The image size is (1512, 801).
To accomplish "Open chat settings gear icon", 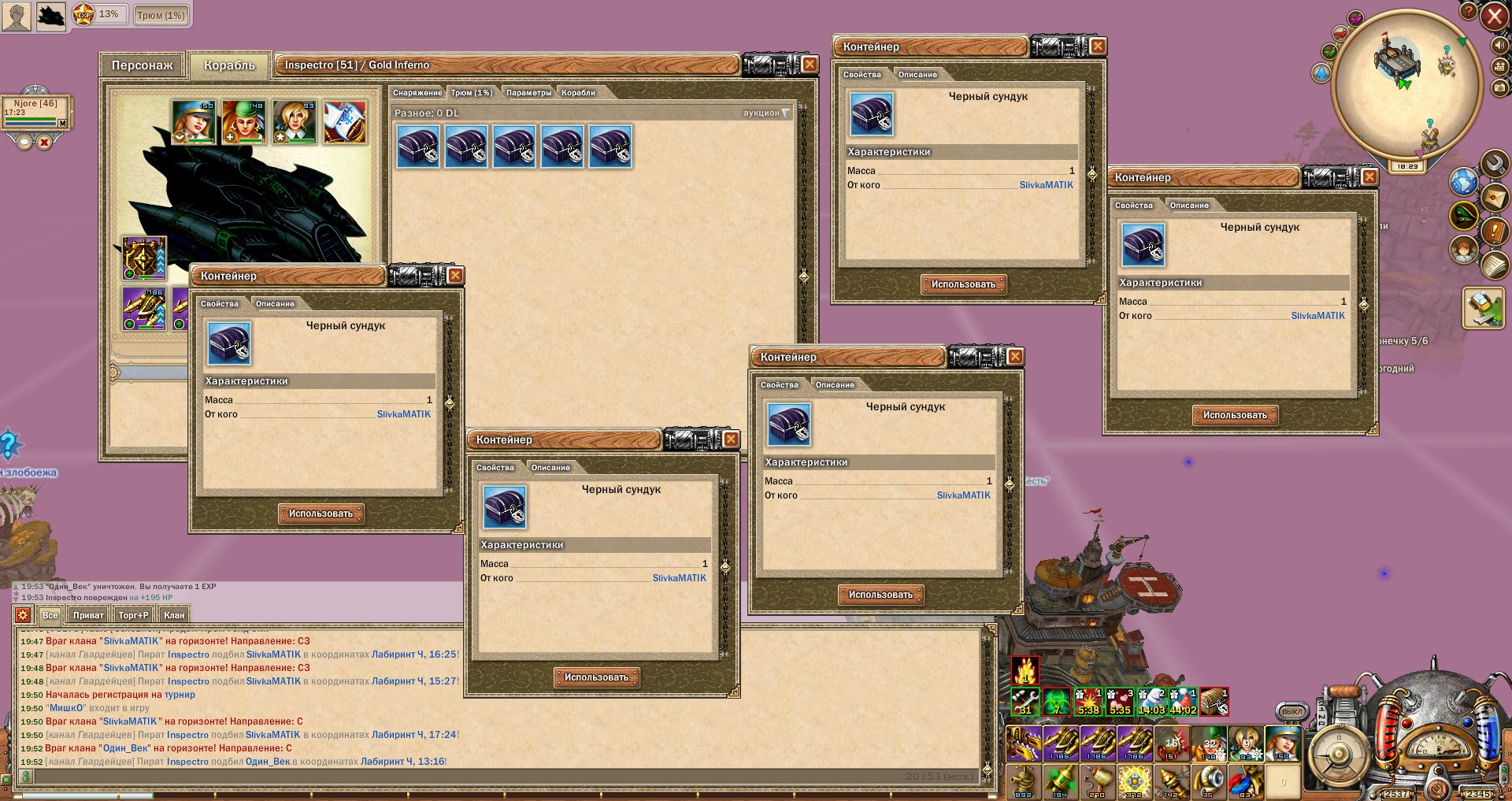I will coord(23,615).
